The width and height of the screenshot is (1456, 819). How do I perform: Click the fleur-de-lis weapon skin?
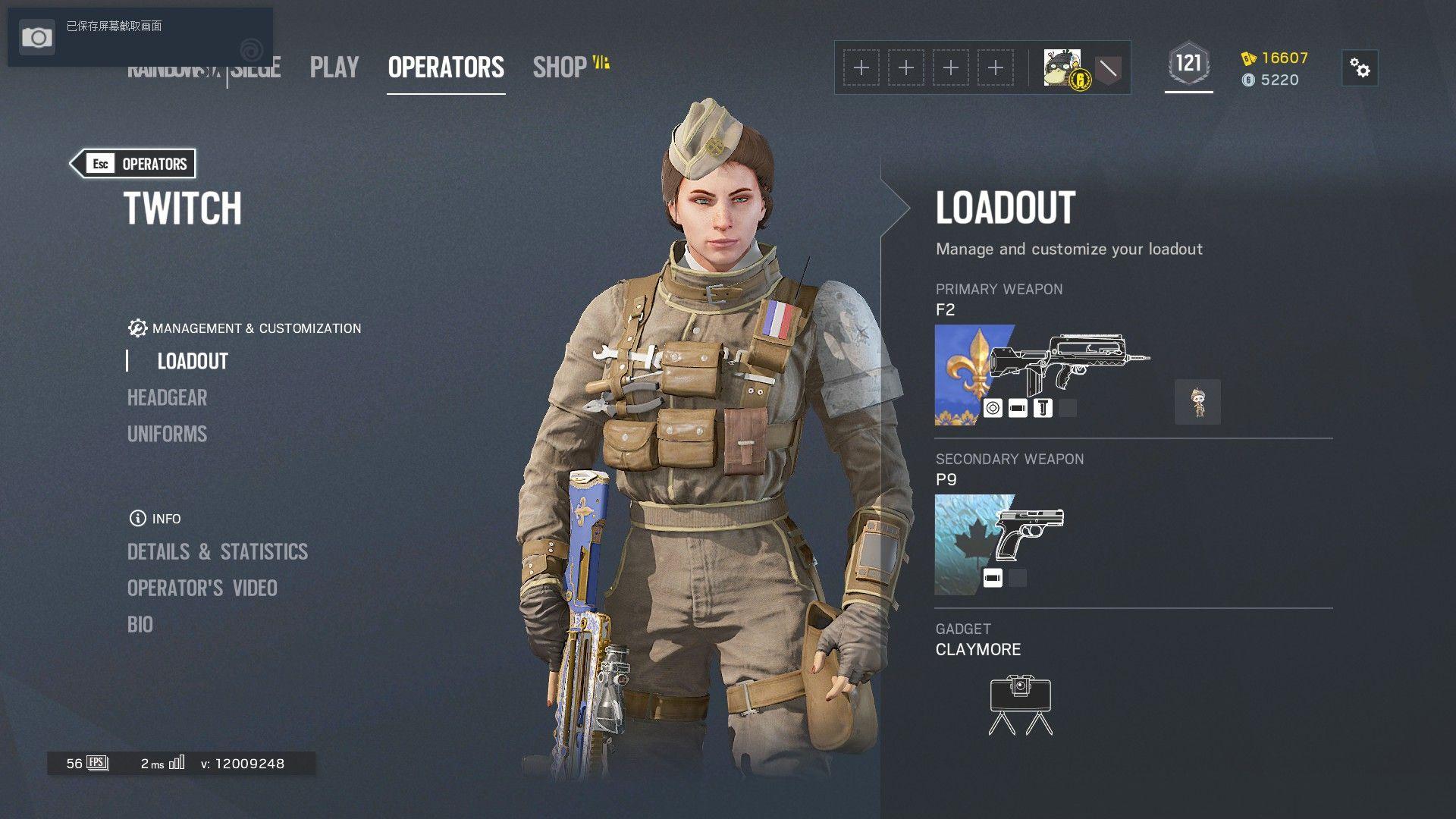pyautogui.click(x=960, y=375)
